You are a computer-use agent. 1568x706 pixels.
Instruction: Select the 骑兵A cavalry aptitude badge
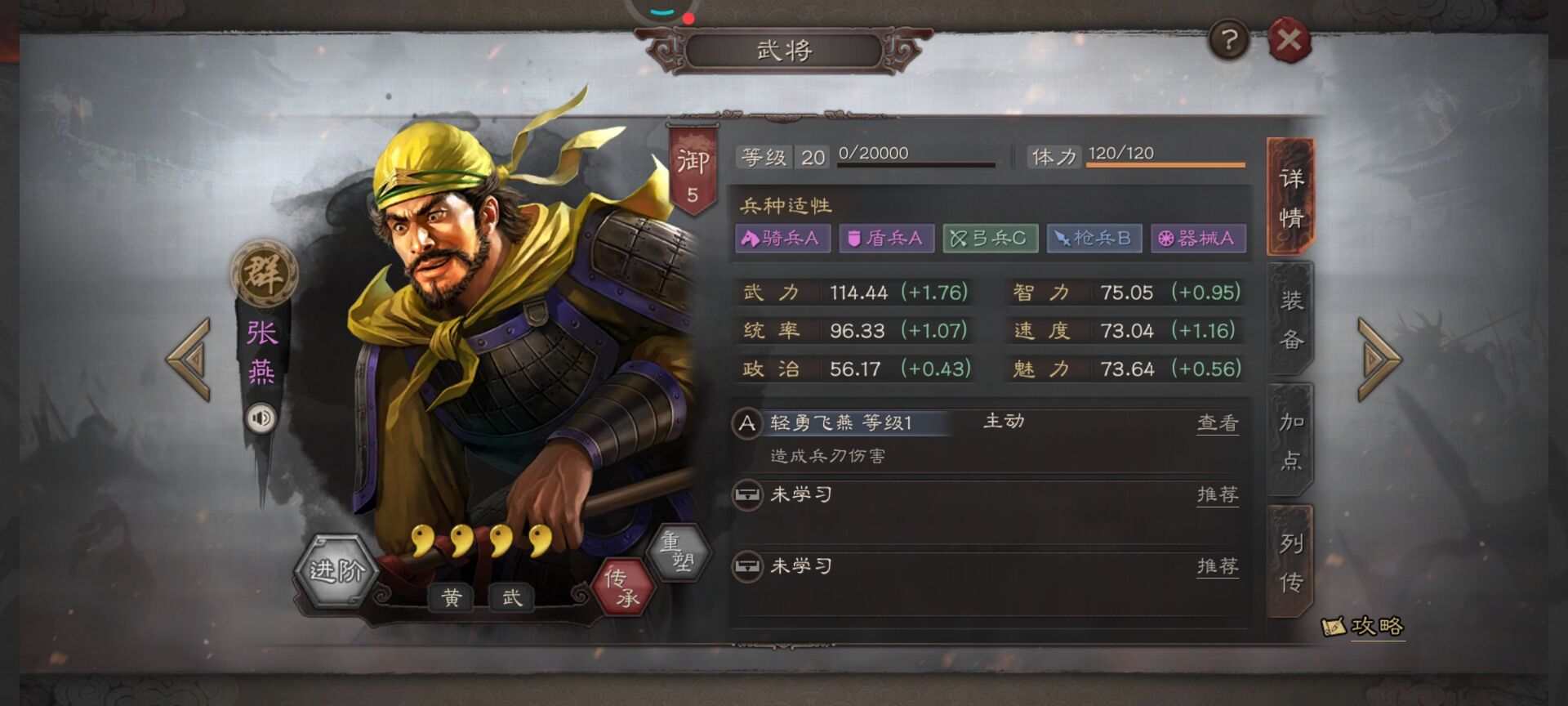pyautogui.click(x=782, y=239)
